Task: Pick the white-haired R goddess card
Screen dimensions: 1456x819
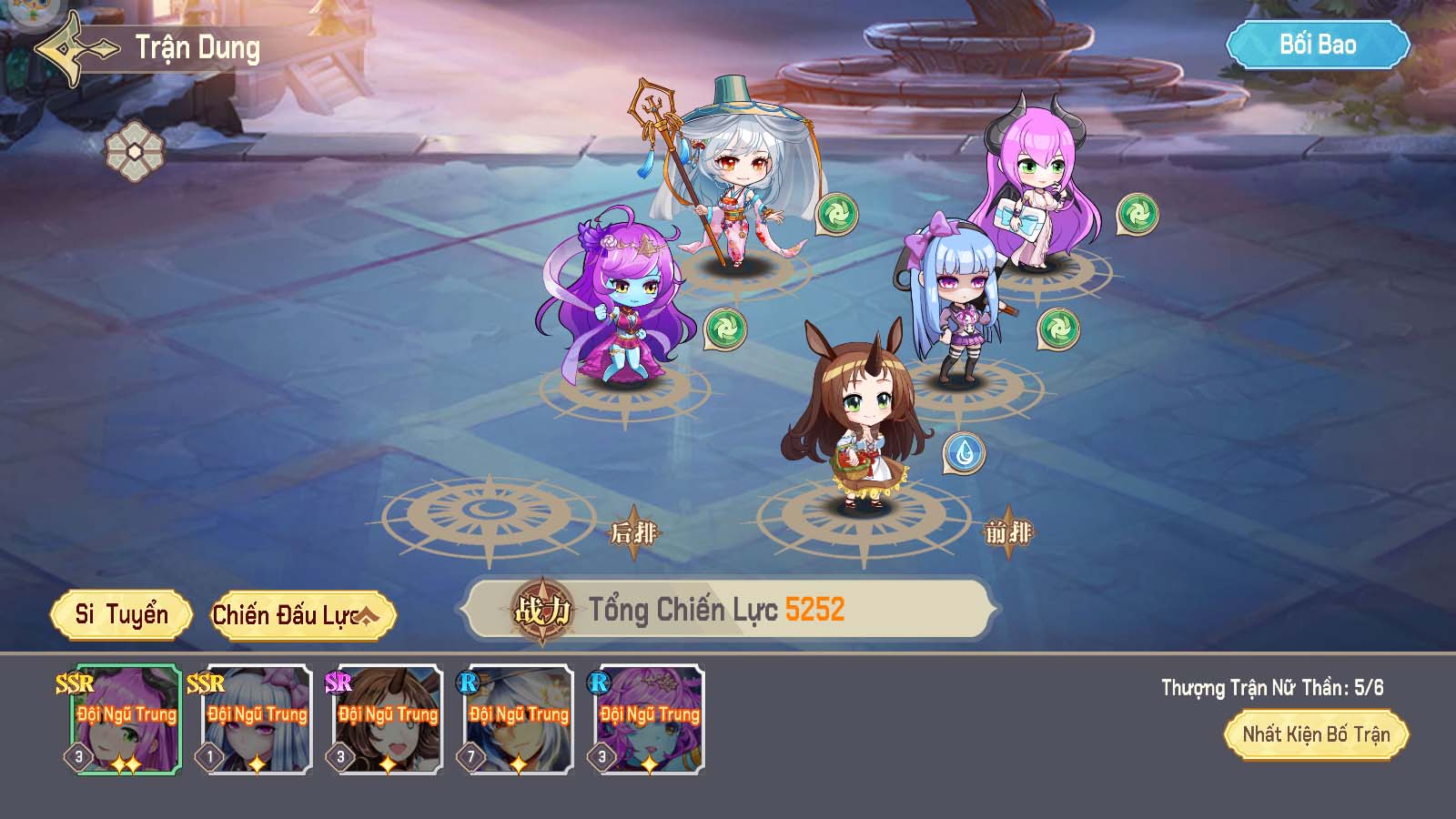Action: pyautogui.click(x=520, y=720)
